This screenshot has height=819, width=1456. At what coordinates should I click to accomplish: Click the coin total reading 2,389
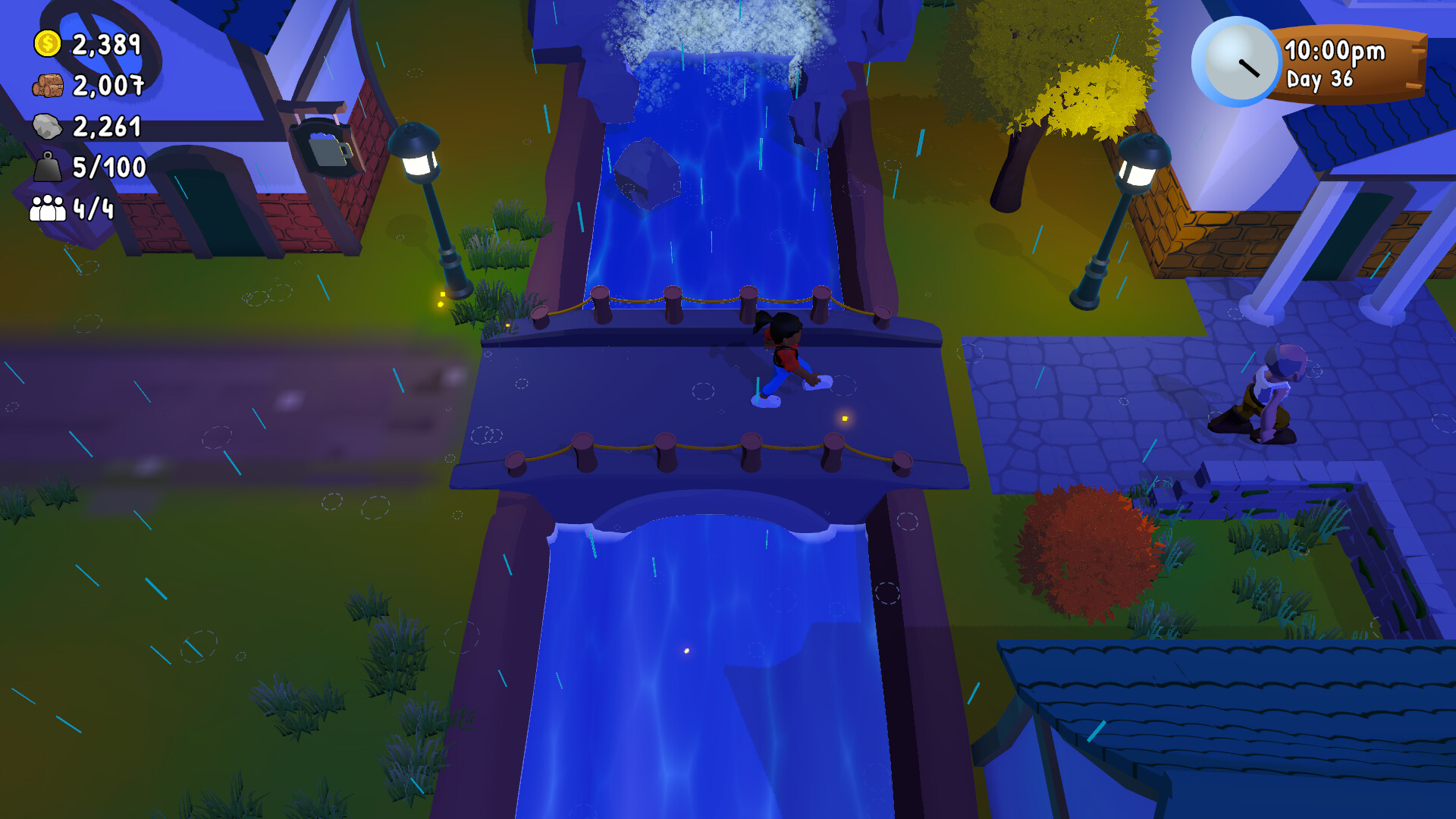click(x=106, y=45)
